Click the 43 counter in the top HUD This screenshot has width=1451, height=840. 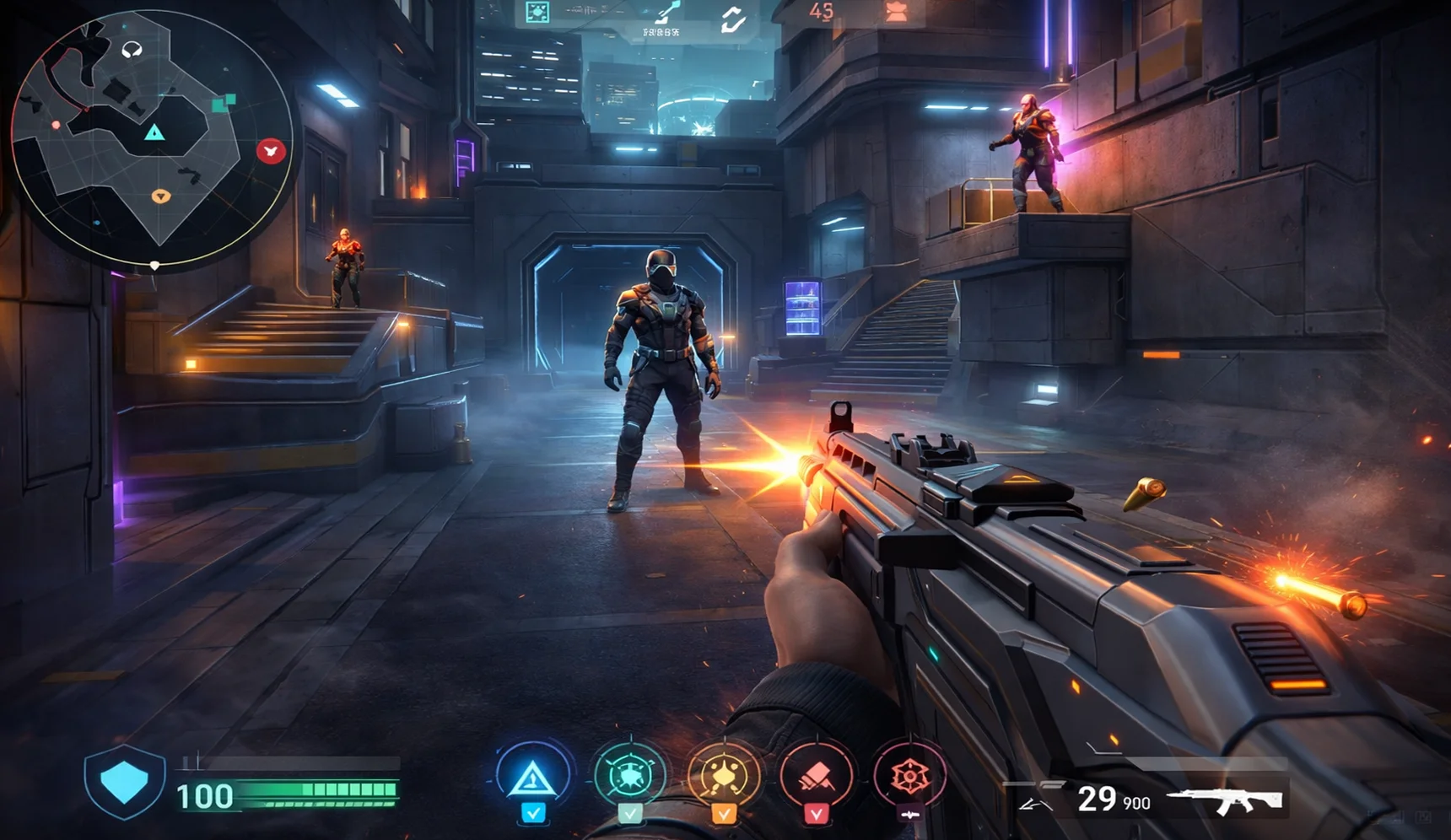(x=822, y=12)
